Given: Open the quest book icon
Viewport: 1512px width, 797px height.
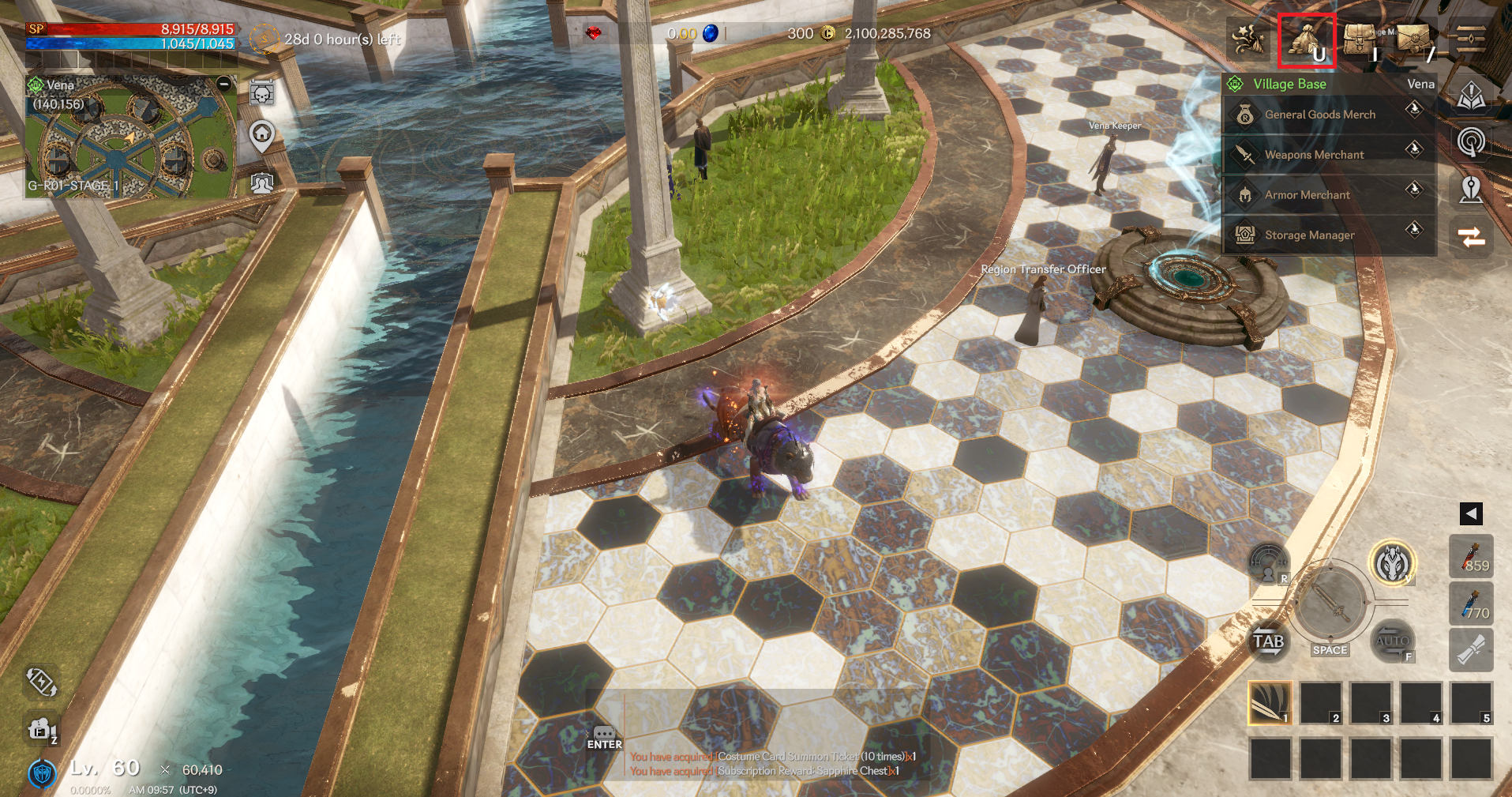Looking at the screenshot, I should (1472, 96).
